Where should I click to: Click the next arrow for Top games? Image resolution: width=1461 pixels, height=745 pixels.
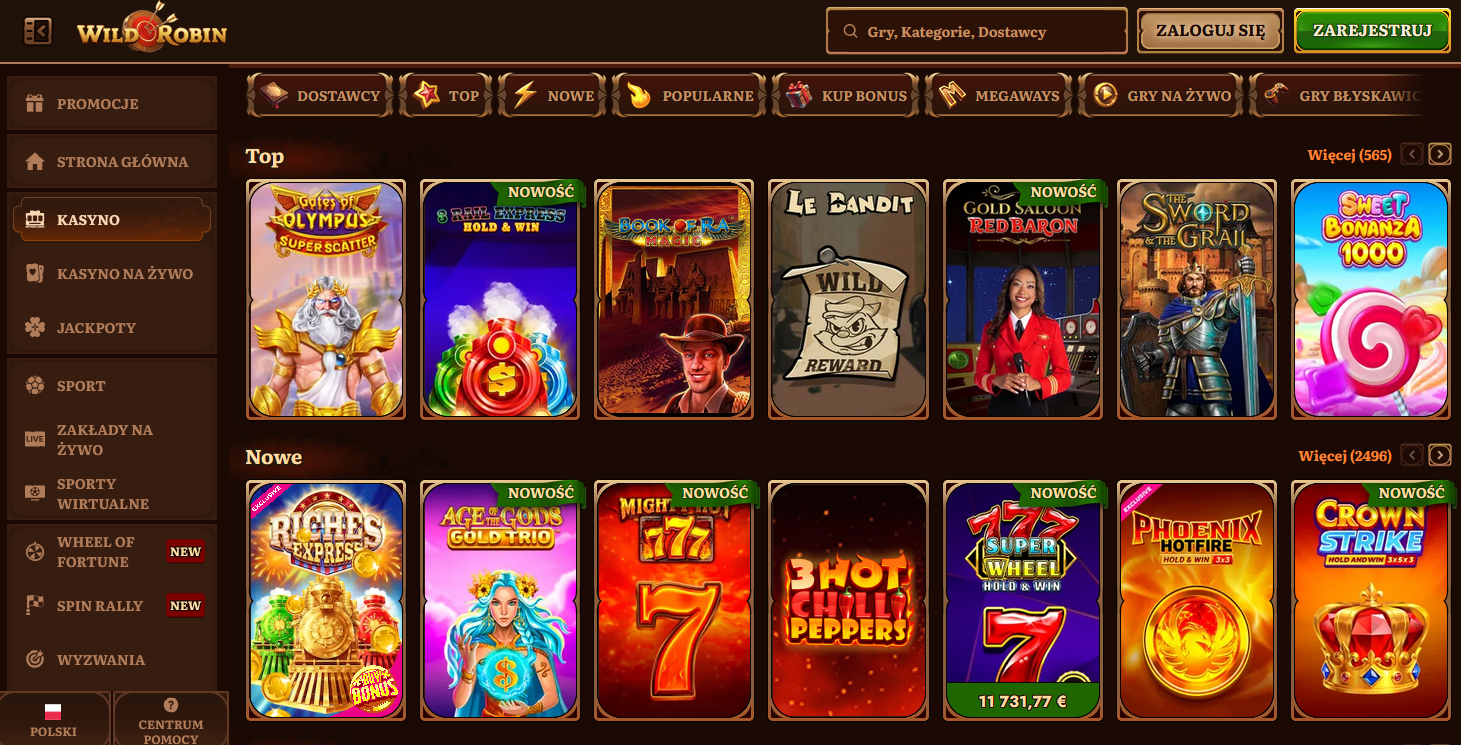coord(1440,154)
